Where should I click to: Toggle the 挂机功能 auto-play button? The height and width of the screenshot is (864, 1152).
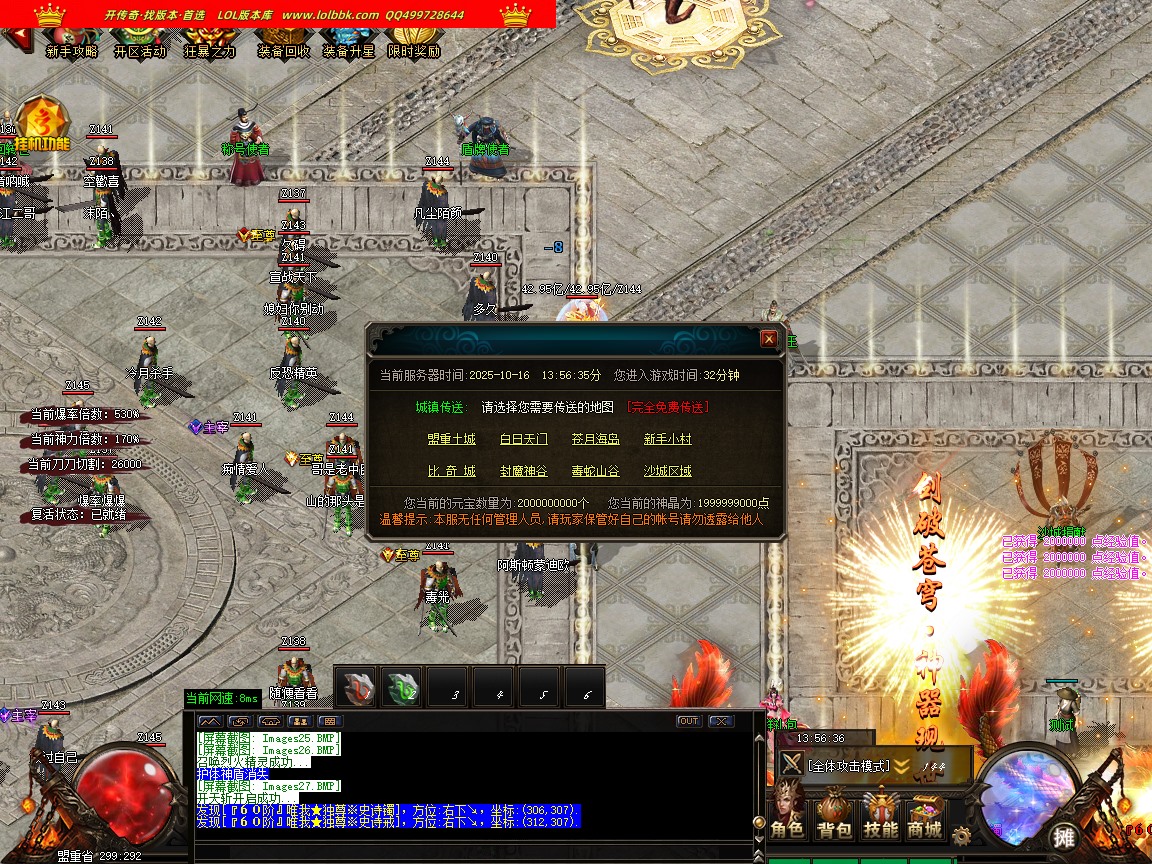42,126
